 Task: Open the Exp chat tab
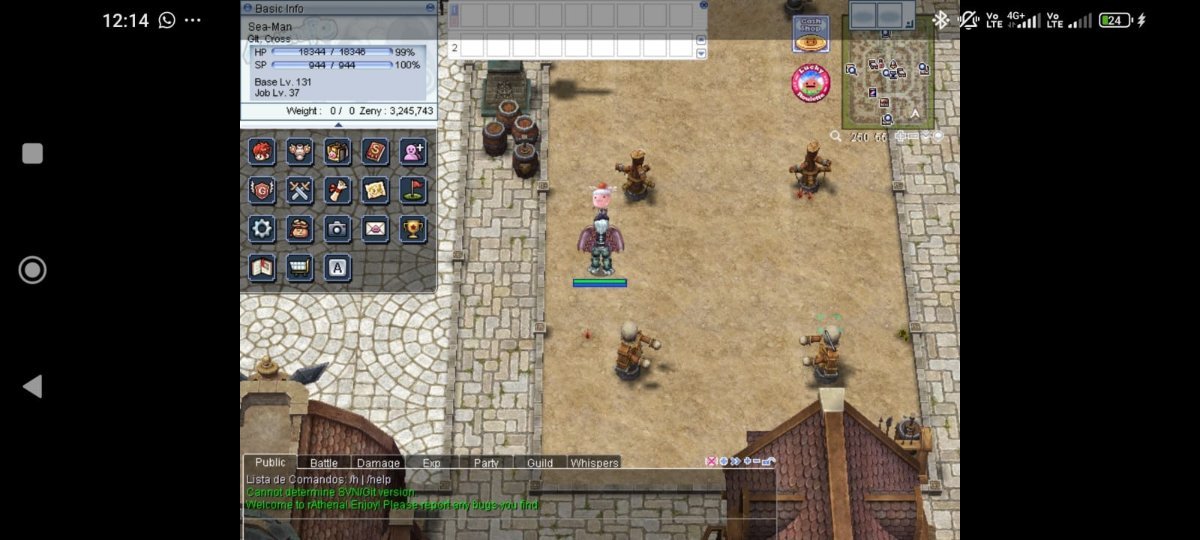(431, 463)
